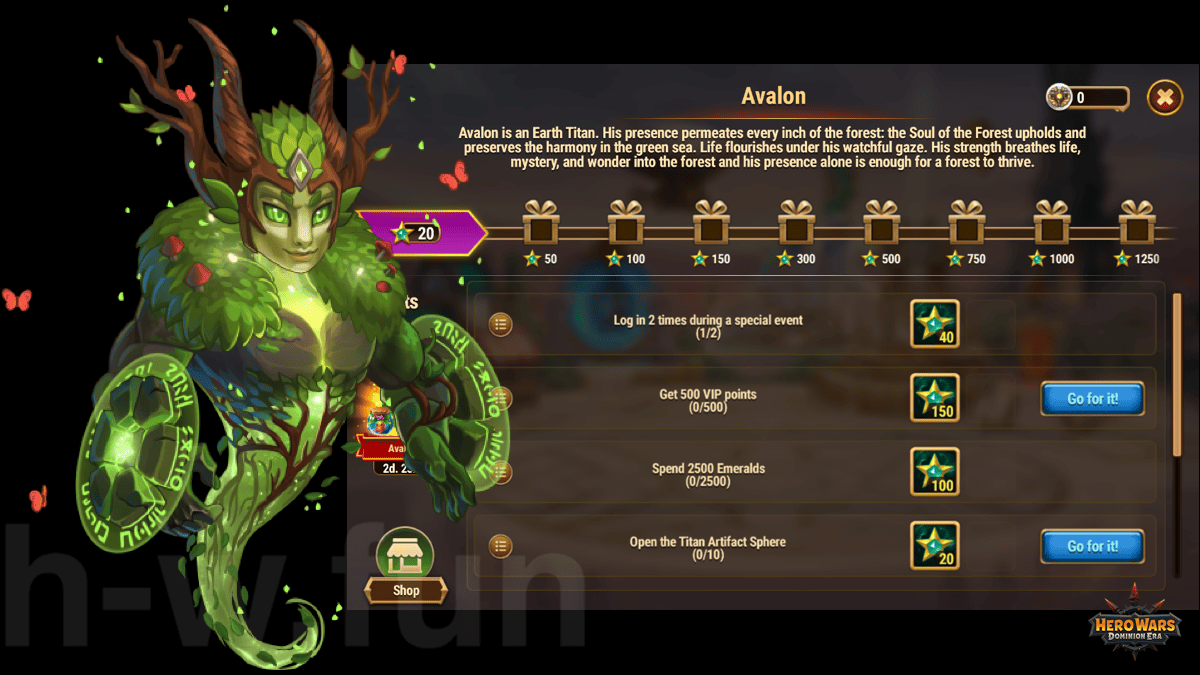Click the coin counter at top right

pyautogui.click(x=1088, y=97)
